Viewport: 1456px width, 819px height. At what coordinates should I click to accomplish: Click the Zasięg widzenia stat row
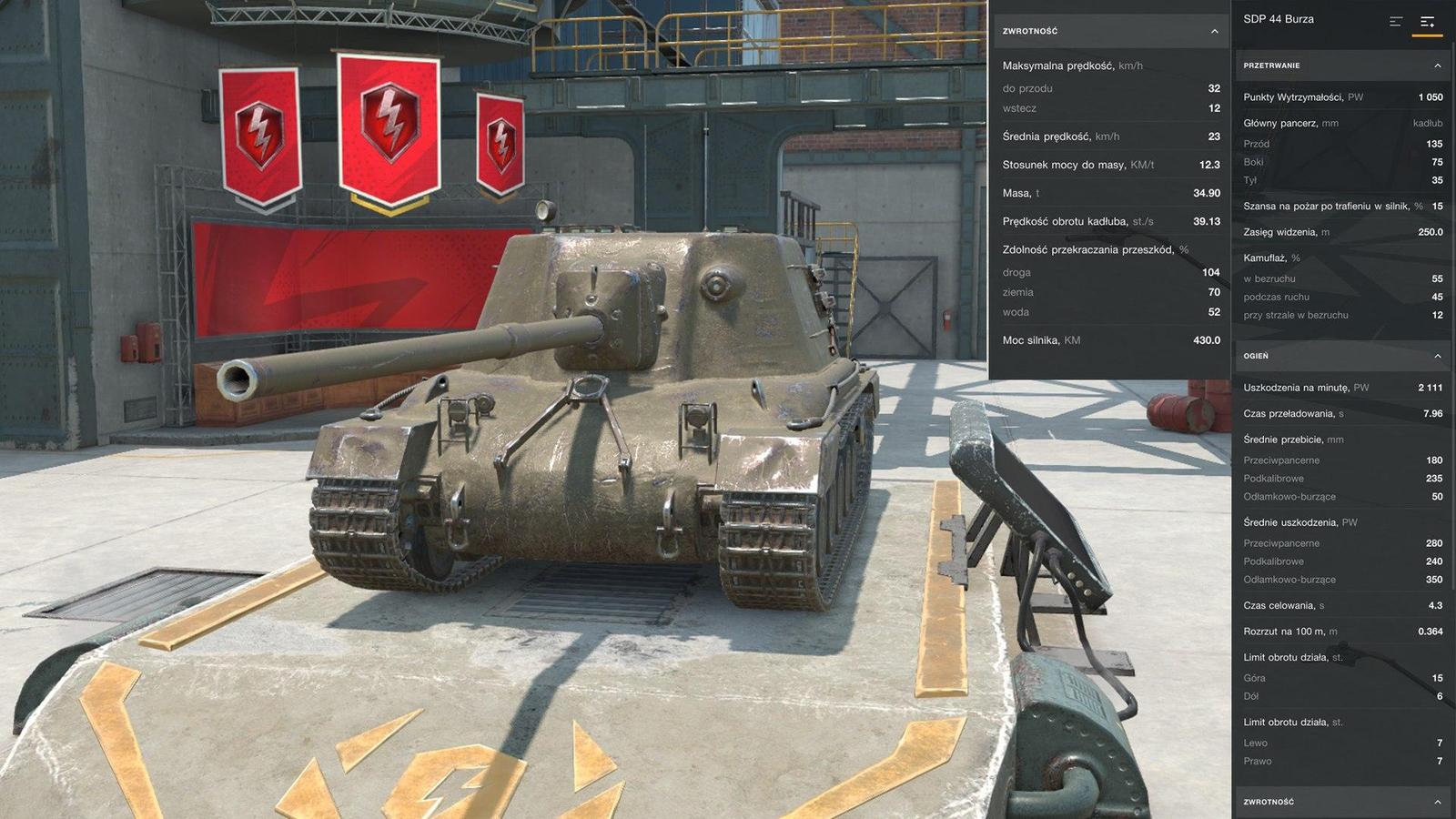point(1338,231)
